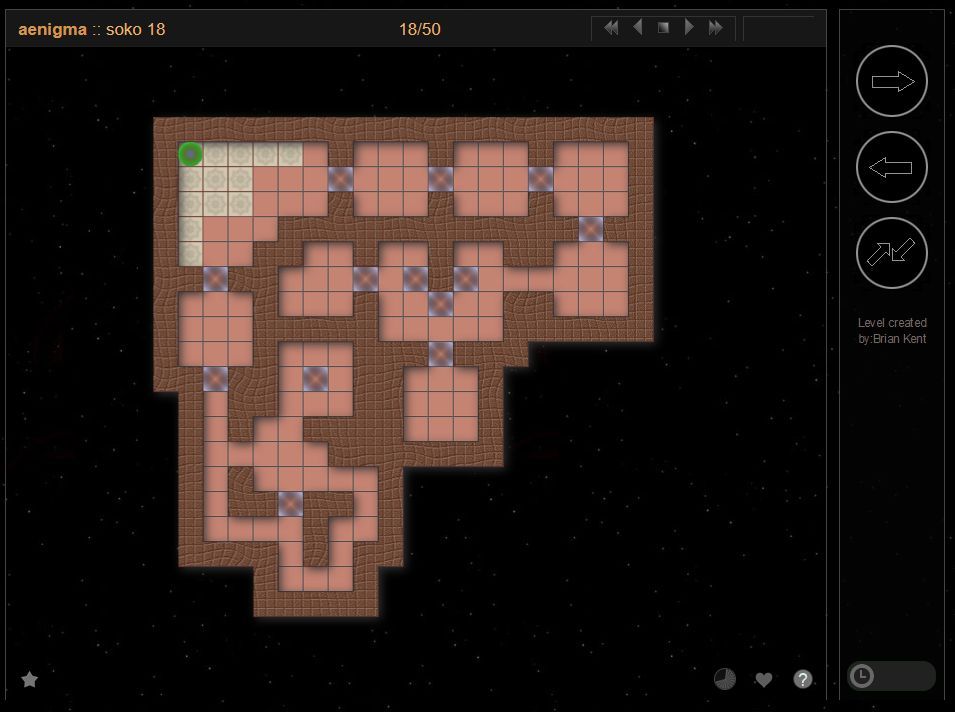Activate the crossed diagonal arrows button
The width and height of the screenshot is (955, 712).
pos(892,253)
